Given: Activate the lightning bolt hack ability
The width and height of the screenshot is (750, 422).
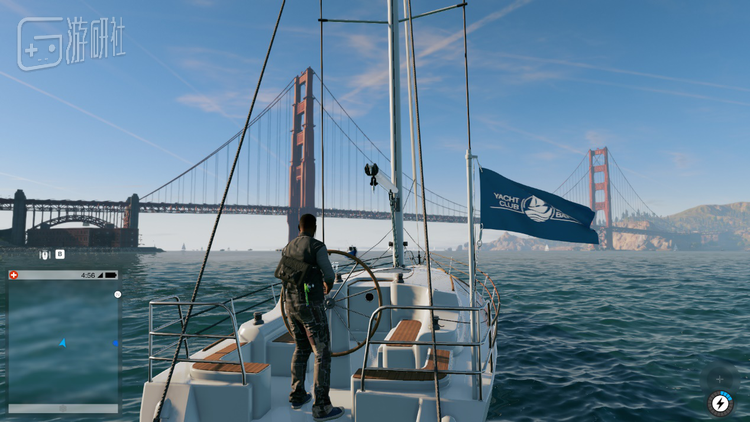Looking at the screenshot, I should tap(720, 402).
